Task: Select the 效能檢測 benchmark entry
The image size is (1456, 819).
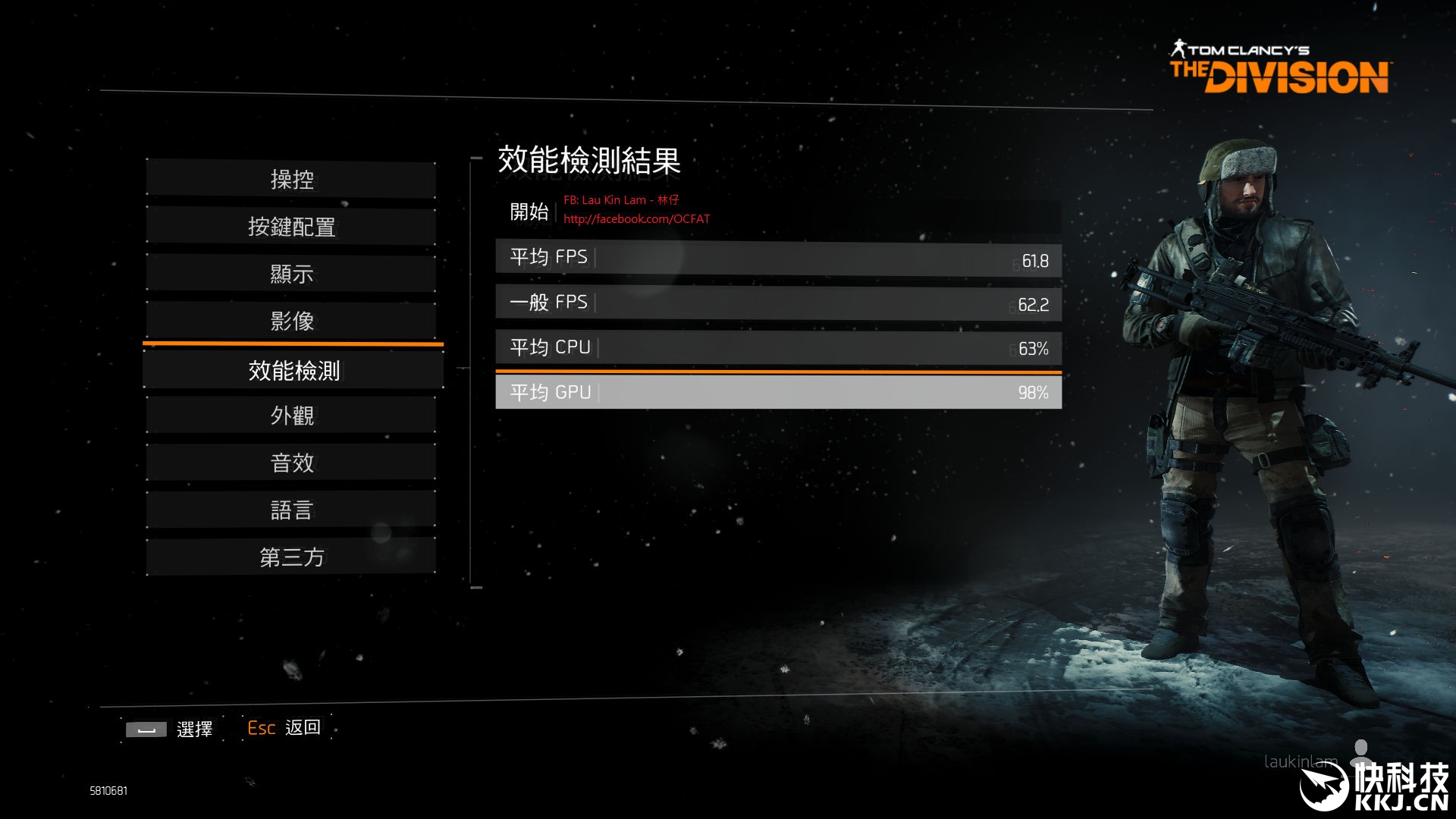Action: point(293,371)
